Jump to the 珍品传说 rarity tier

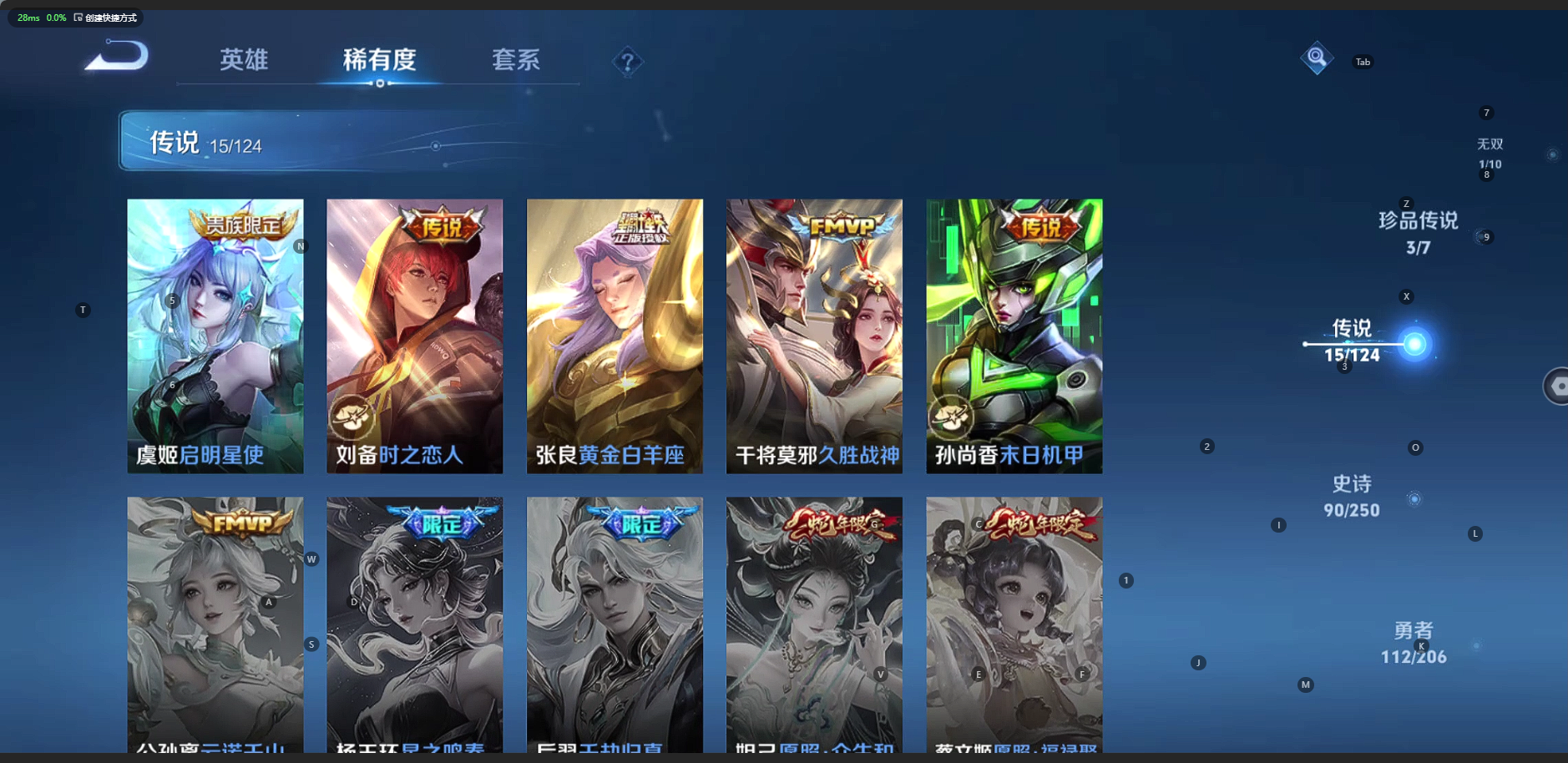coord(1418,232)
